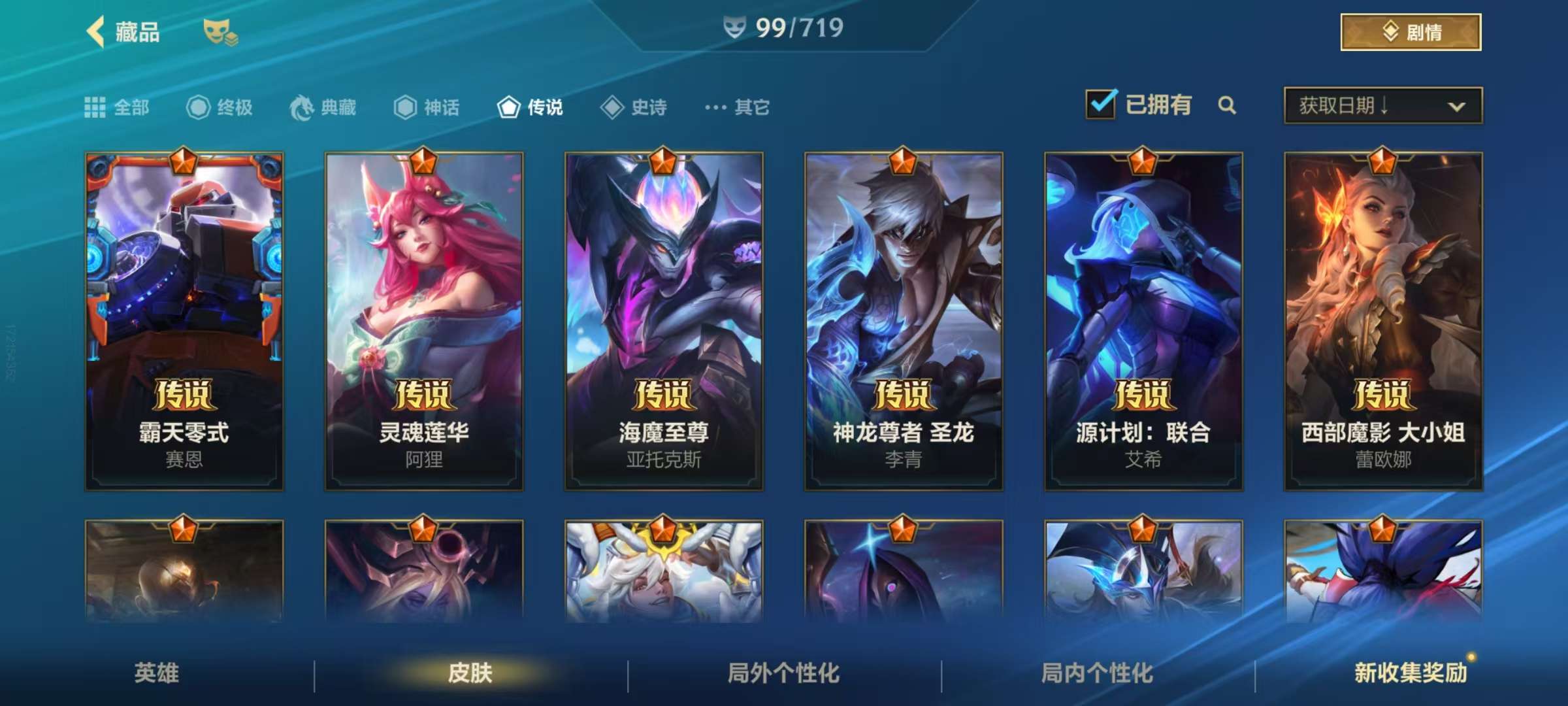Select the 霸天零式 赛恩 skin card
Viewport: 1568px width, 706px height.
click(184, 321)
